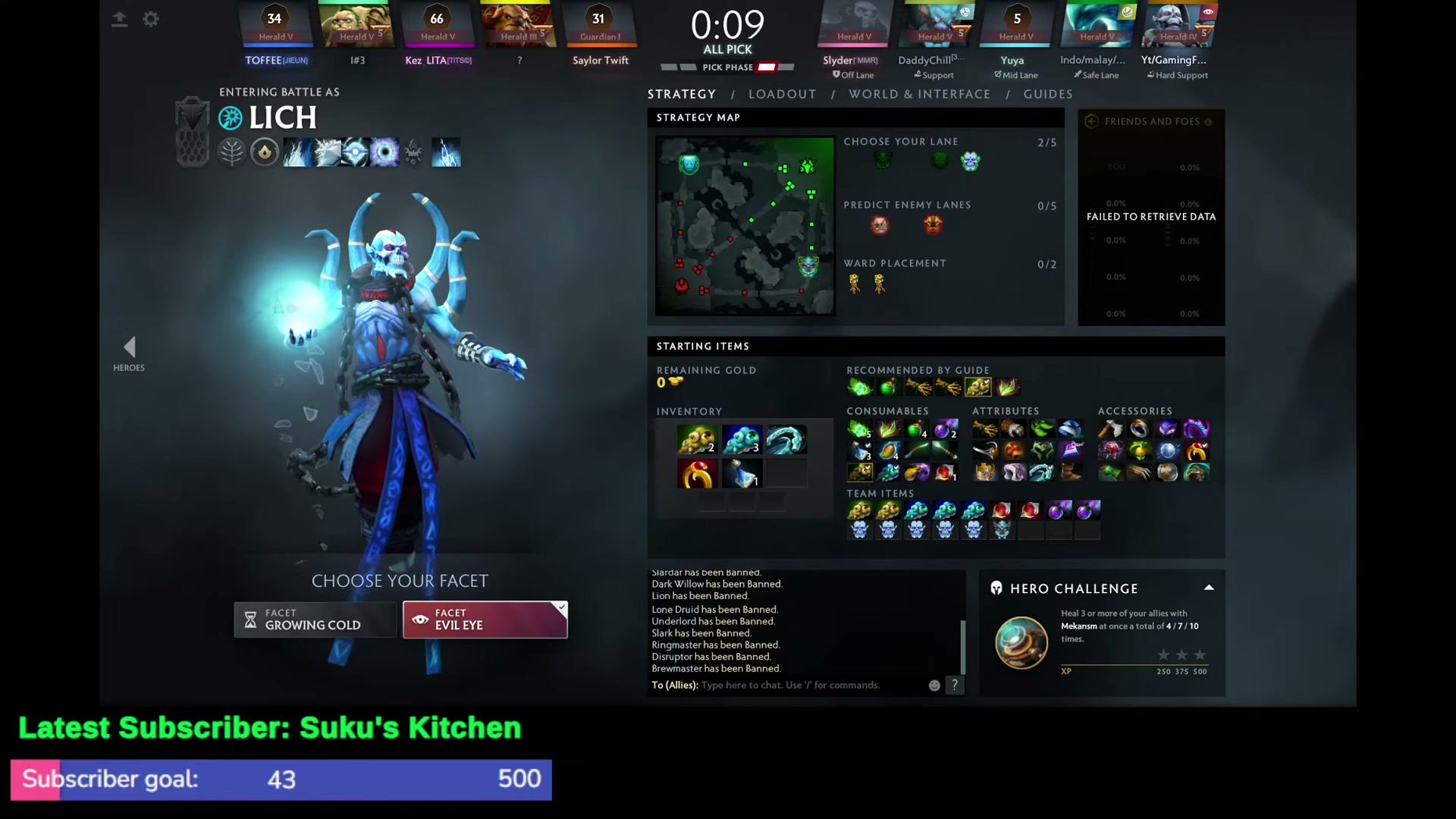Select the Growing Cold facet
This screenshot has height=819, width=1456.
coord(315,620)
